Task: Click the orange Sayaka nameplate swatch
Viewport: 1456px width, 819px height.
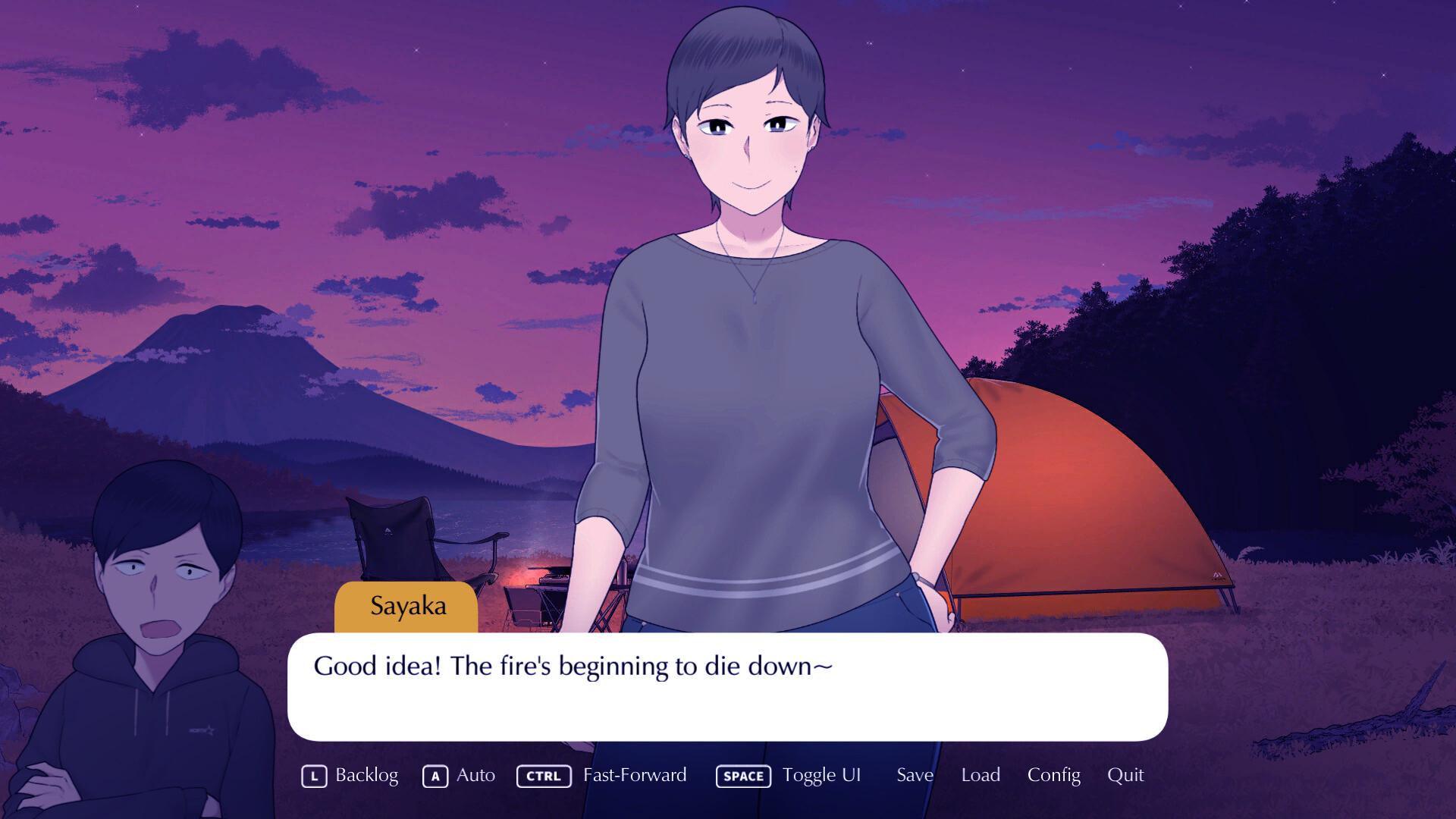Action: coord(406,605)
